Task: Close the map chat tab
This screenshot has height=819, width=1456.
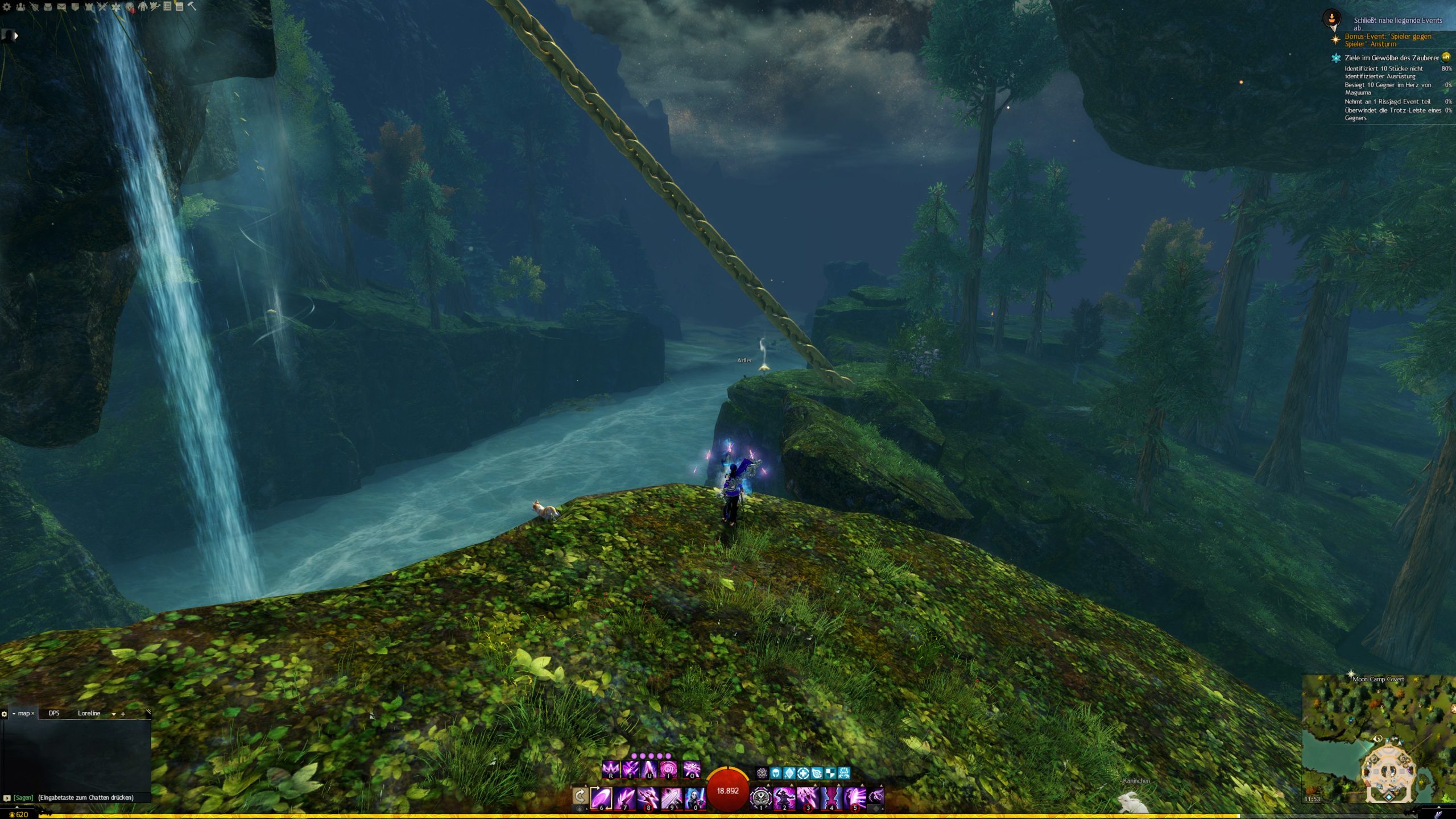Action: pyautogui.click(x=33, y=714)
